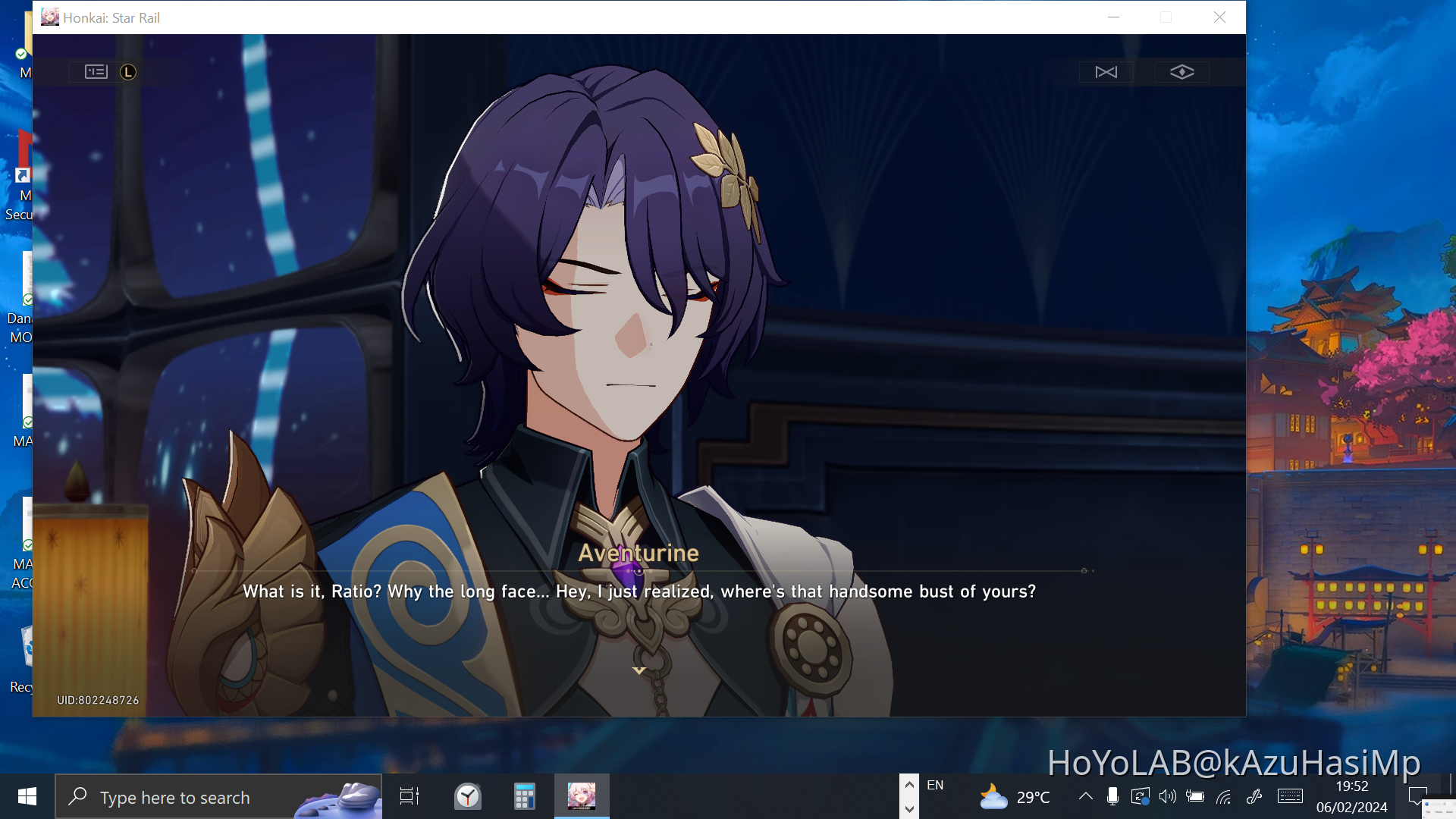Open the 29°C weather widget

click(1015, 796)
